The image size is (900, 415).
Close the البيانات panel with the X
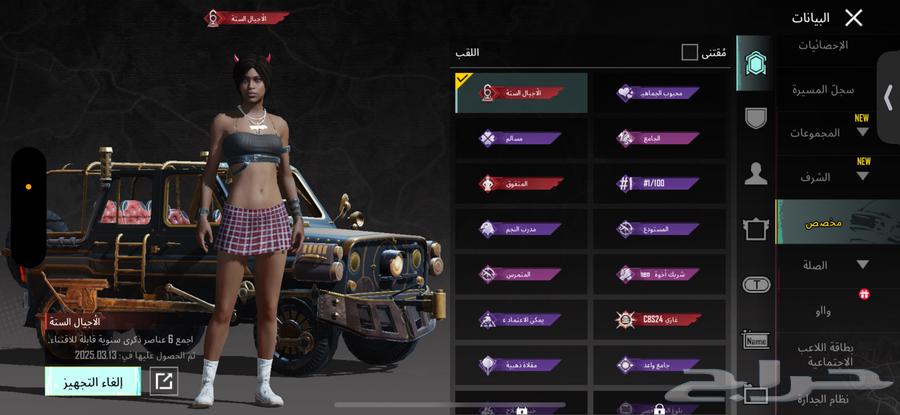coord(853,17)
